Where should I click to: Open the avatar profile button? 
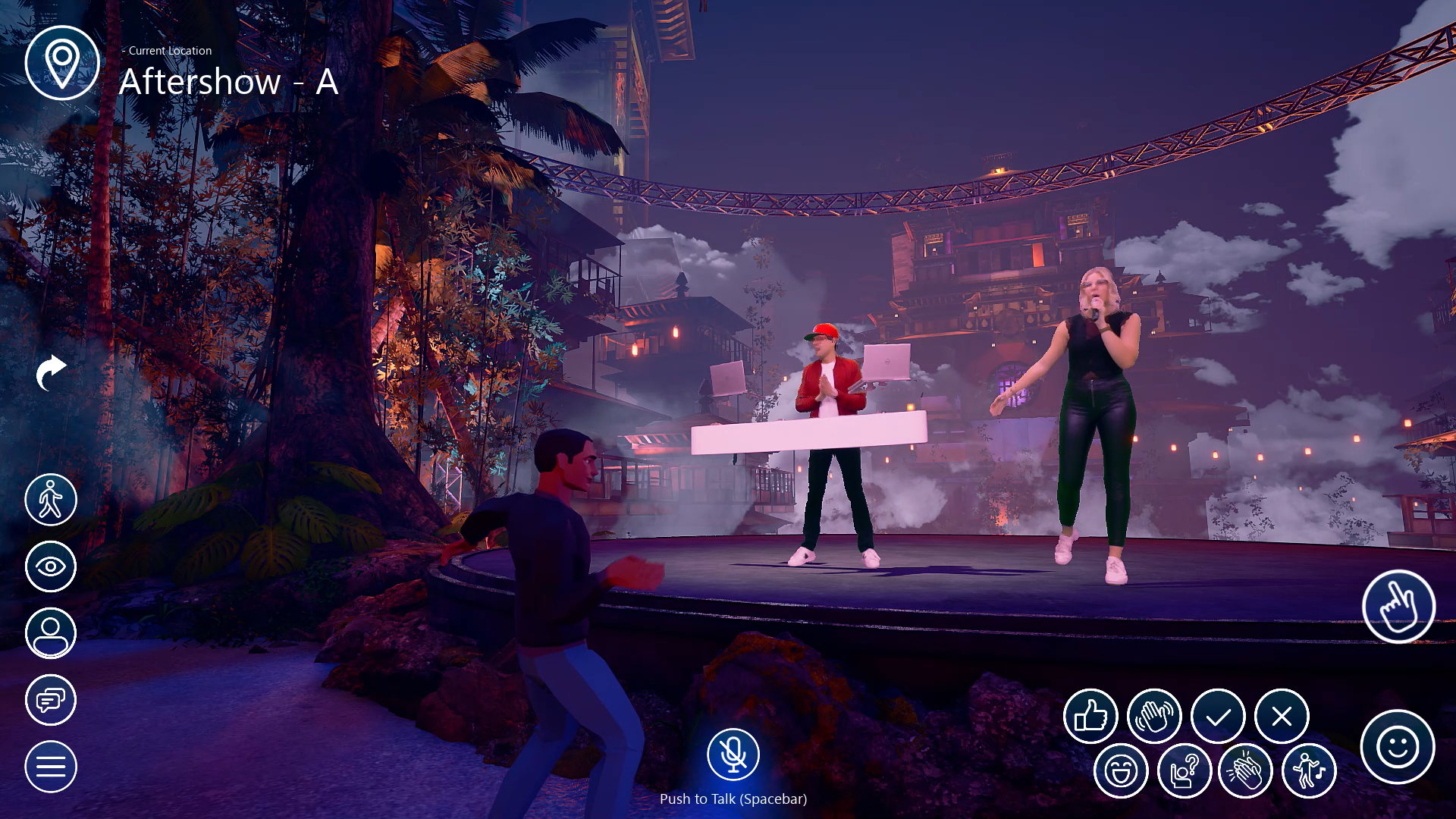click(x=51, y=633)
